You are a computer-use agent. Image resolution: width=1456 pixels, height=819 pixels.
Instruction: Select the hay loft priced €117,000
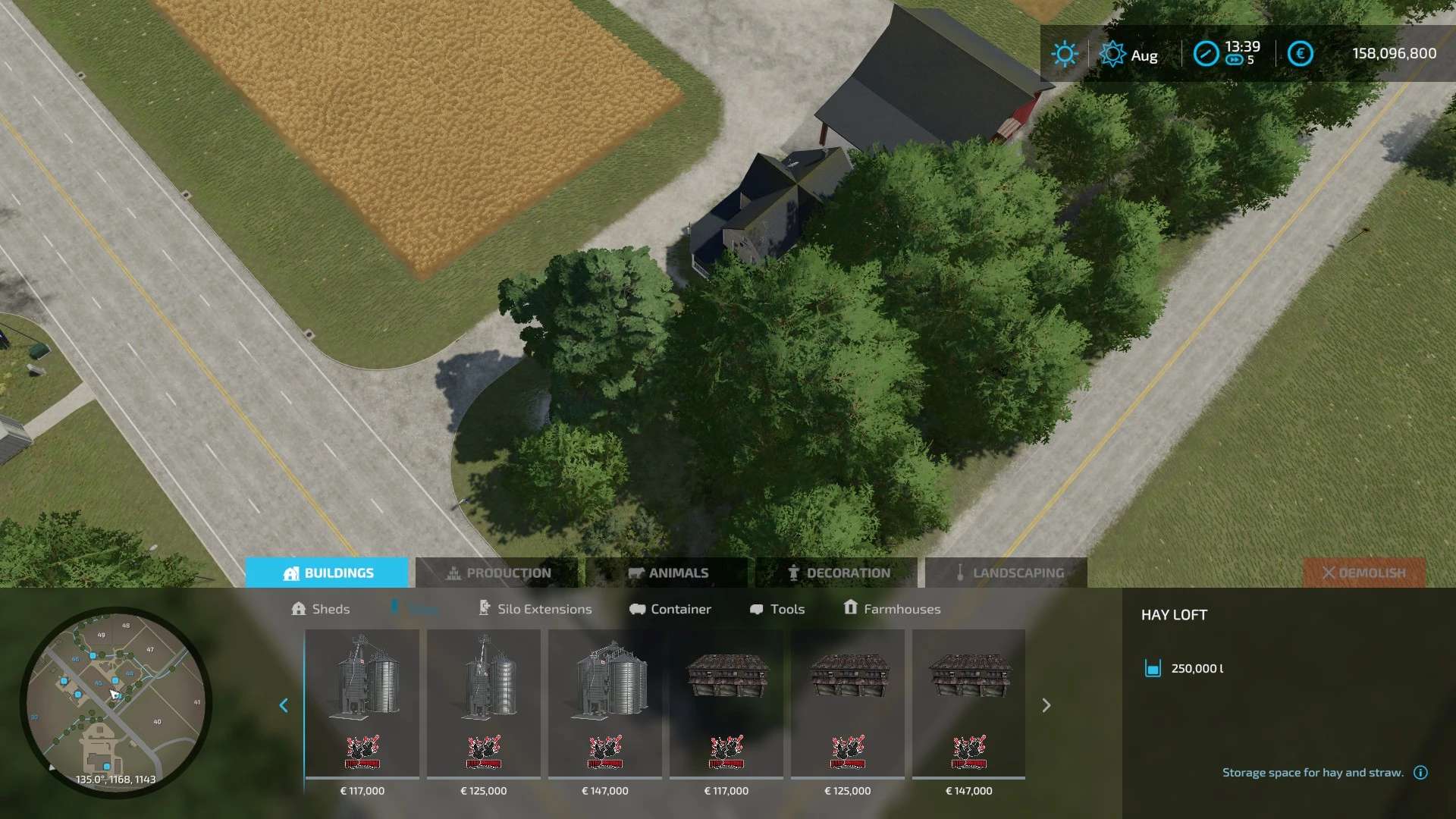pos(726,704)
